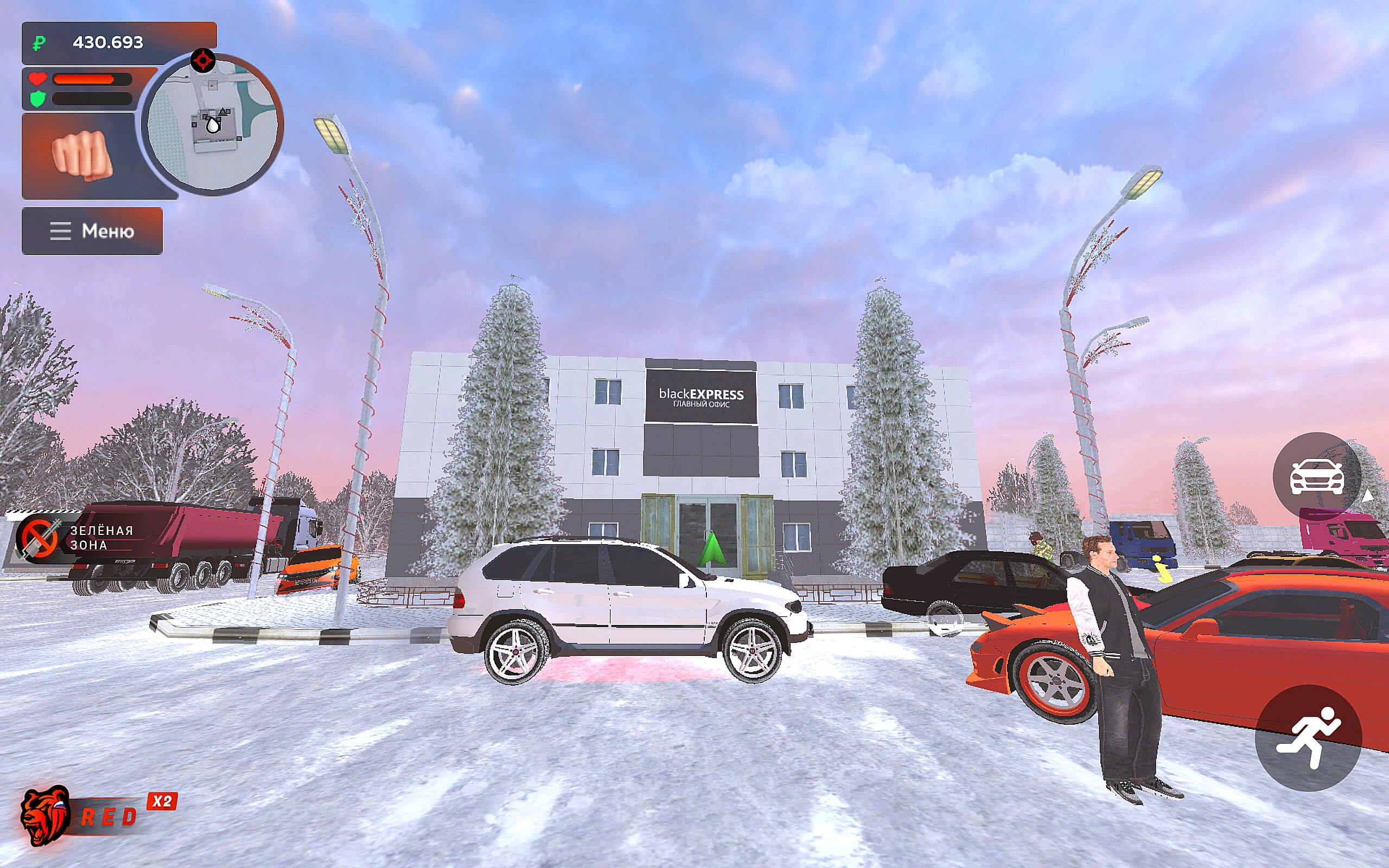Open the Меню button
This screenshot has height=868, width=1389.
(x=92, y=231)
